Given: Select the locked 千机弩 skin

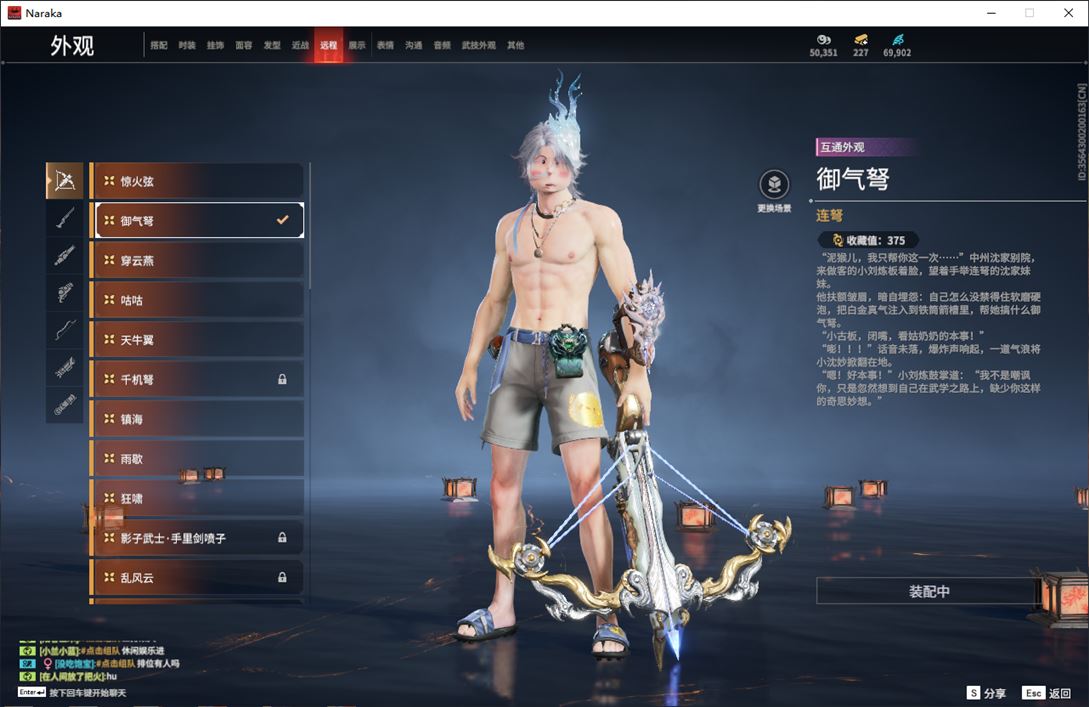Looking at the screenshot, I should tap(198, 379).
